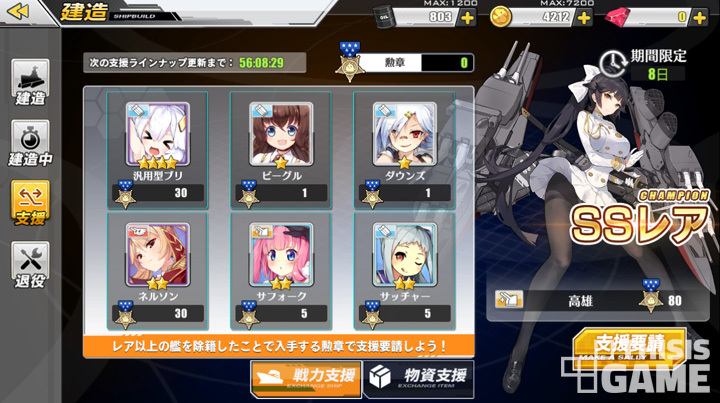
Task: Go back with the yellow arrow button
Action: pyautogui.click(x=22, y=14)
